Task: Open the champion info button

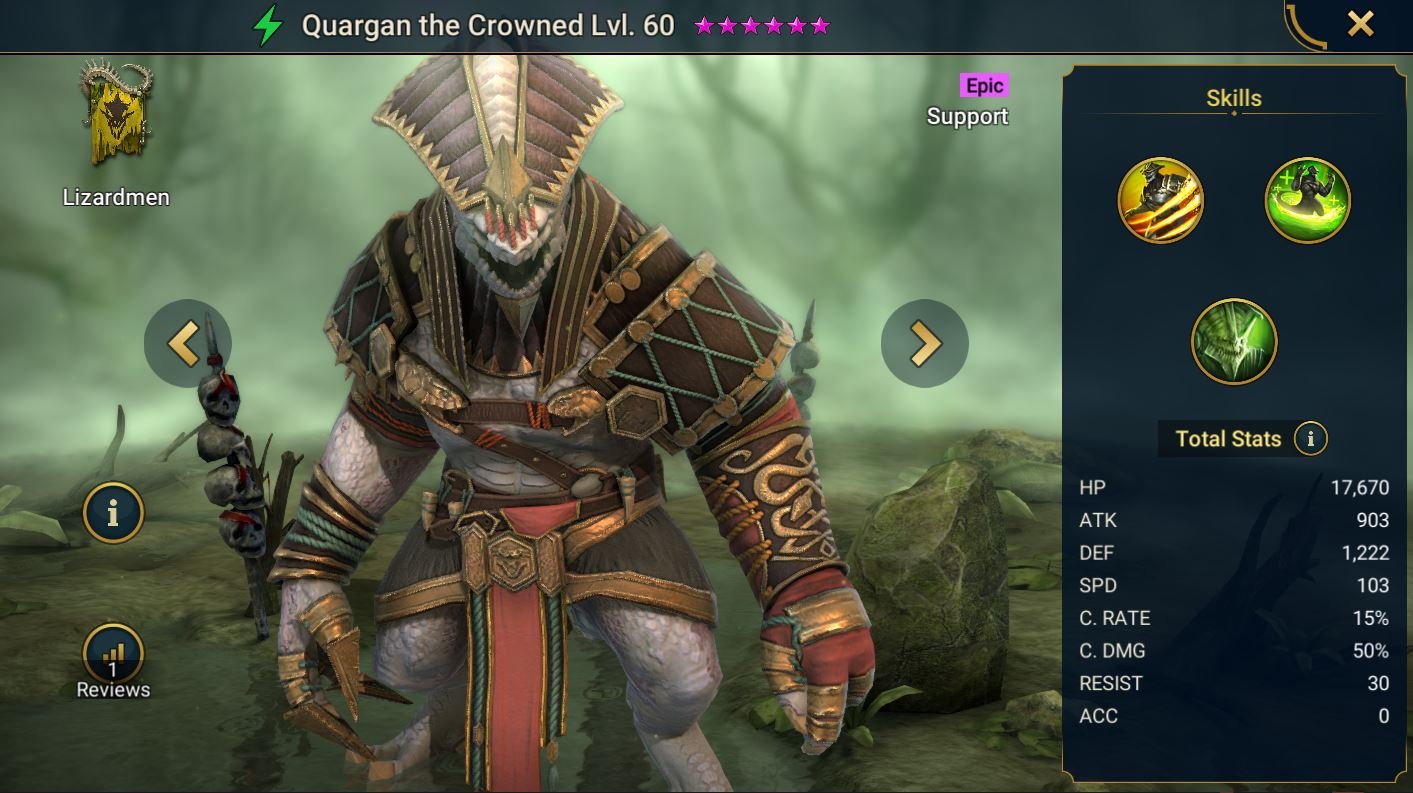Action: point(113,513)
